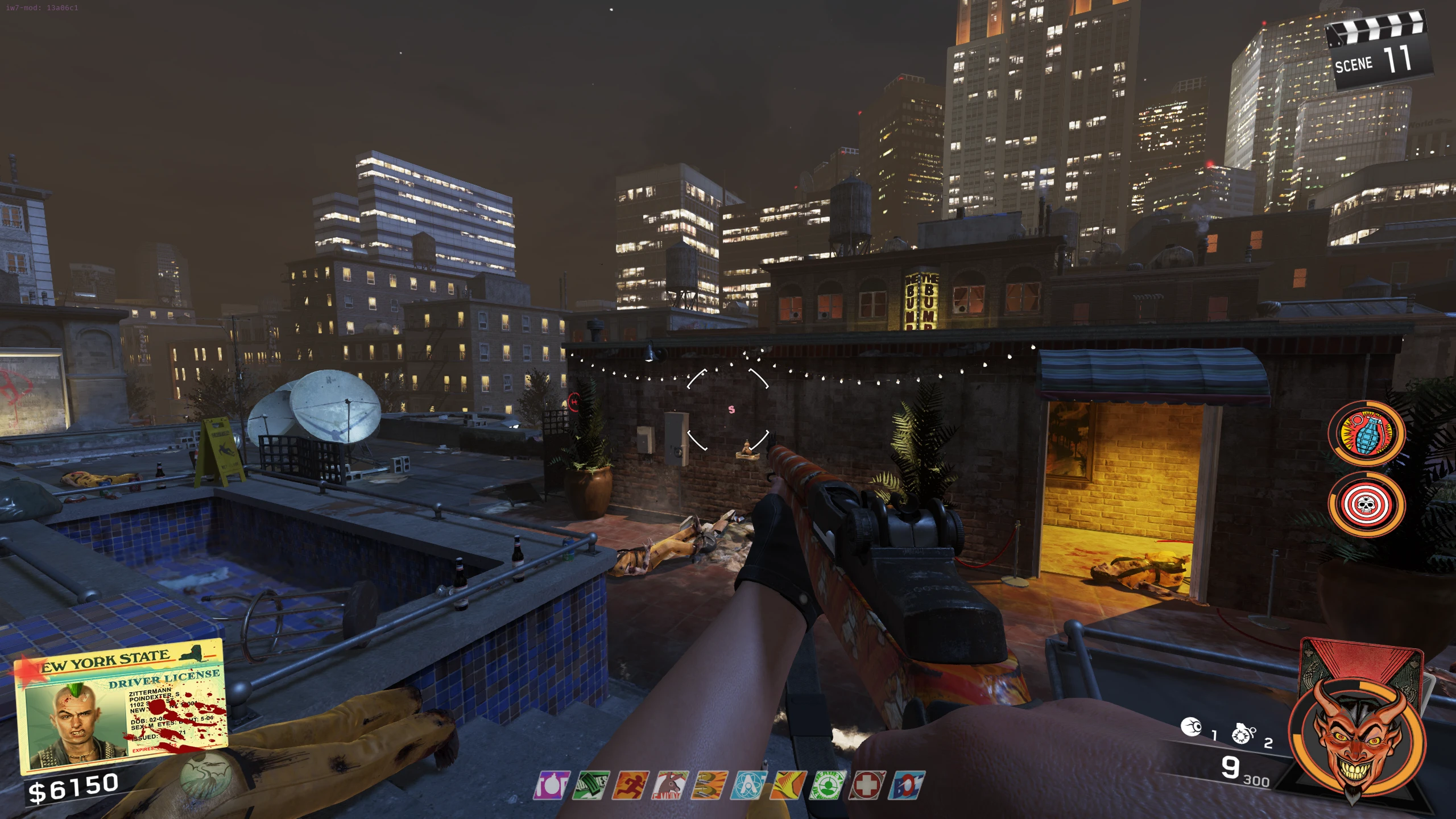This screenshot has width=1456, height=819.
Task: Activate the devil face Fate card
Action: [x=1356, y=735]
